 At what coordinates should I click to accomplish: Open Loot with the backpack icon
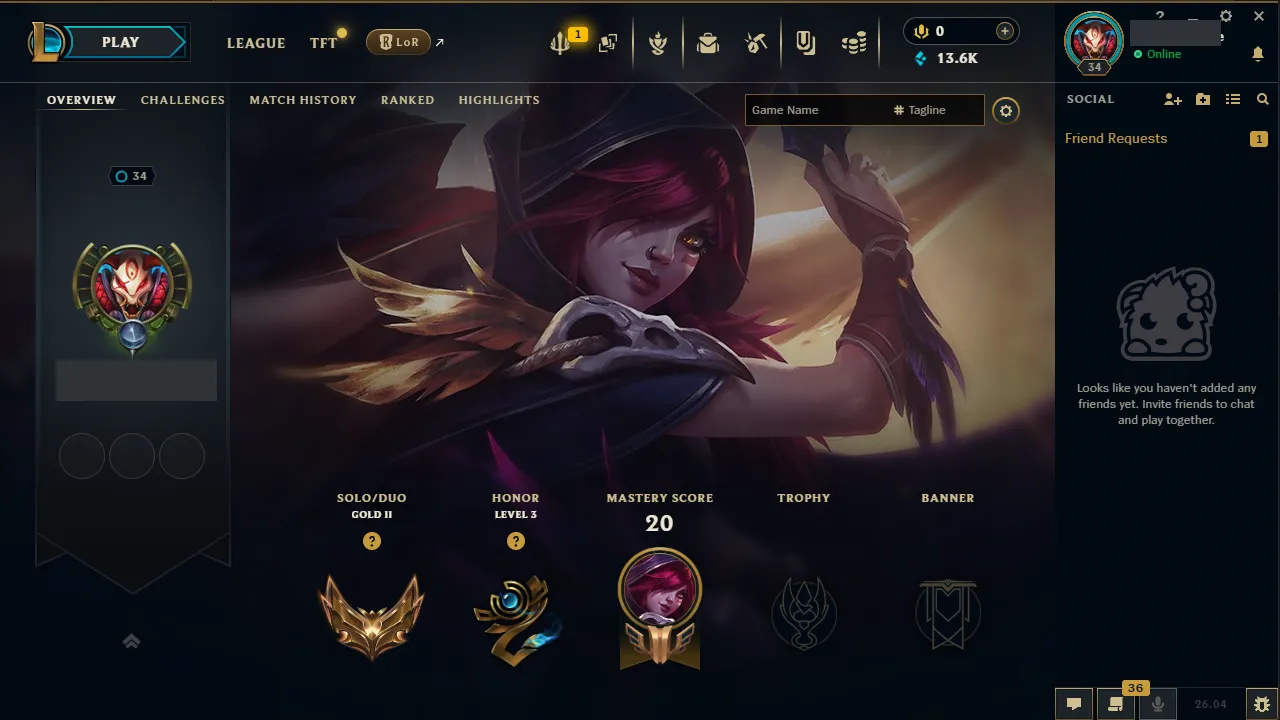click(708, 42)
